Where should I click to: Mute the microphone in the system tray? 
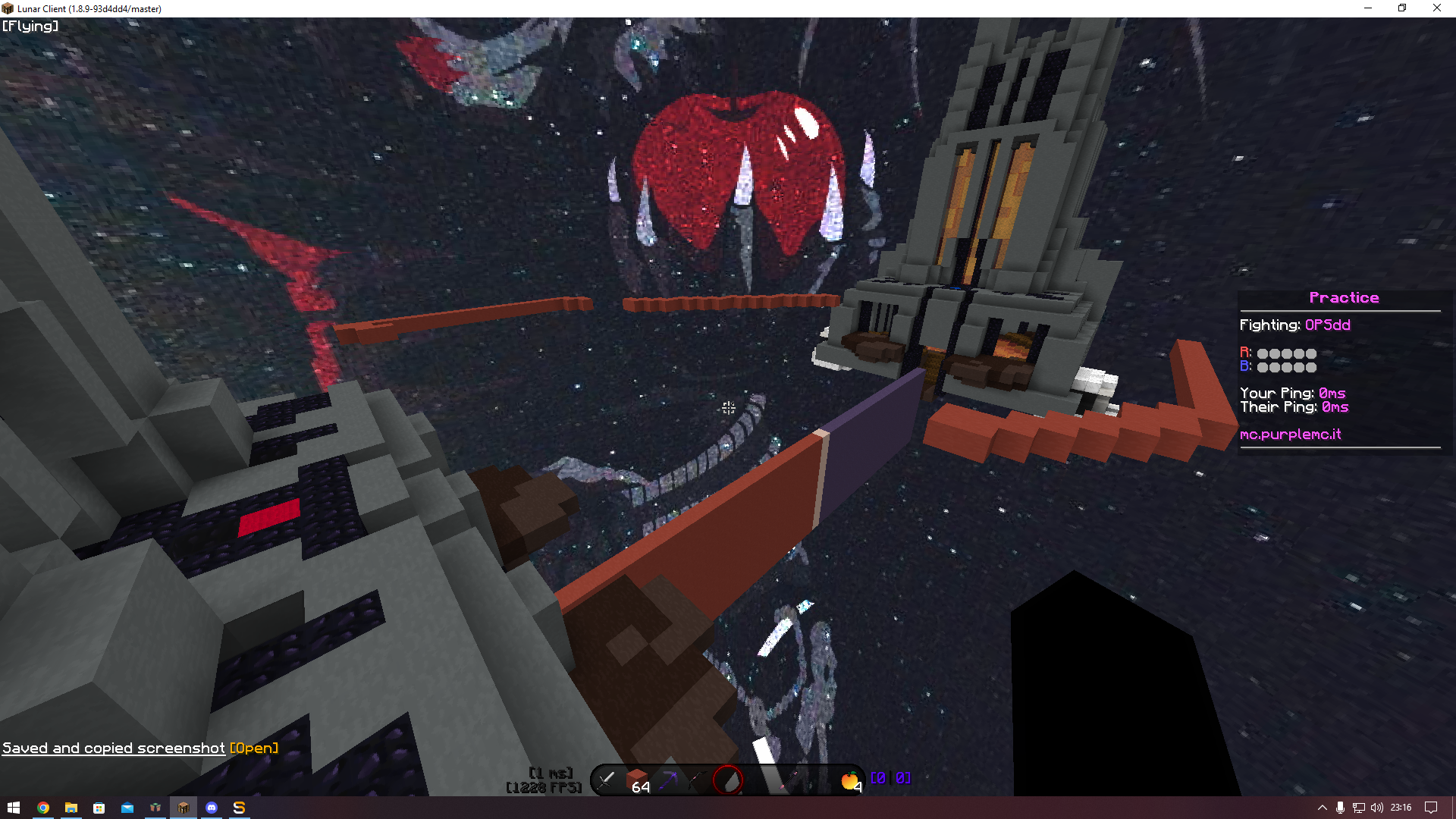click(x=1341, y=808)
